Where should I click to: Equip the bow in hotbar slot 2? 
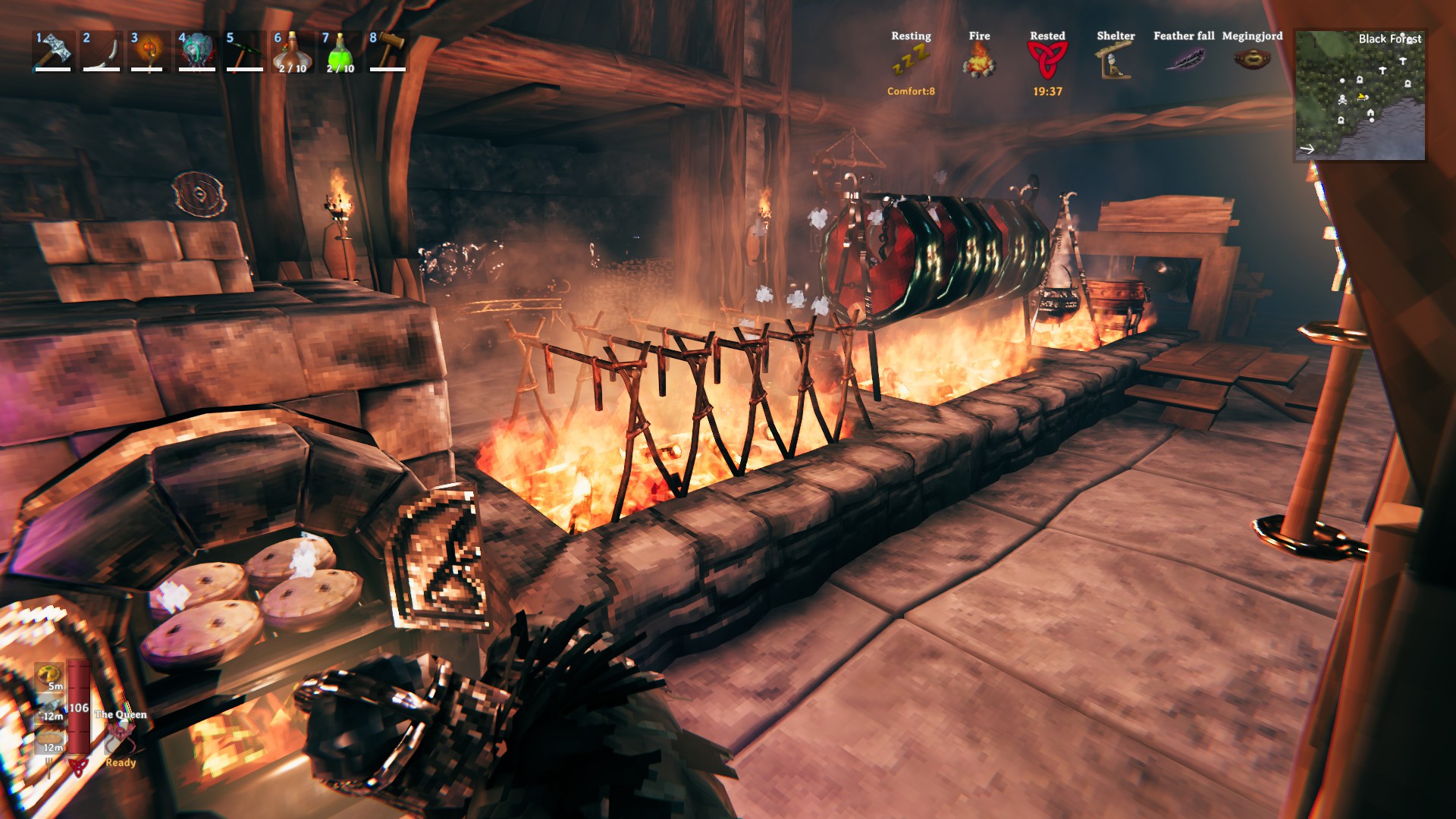[x=101, y=50]
